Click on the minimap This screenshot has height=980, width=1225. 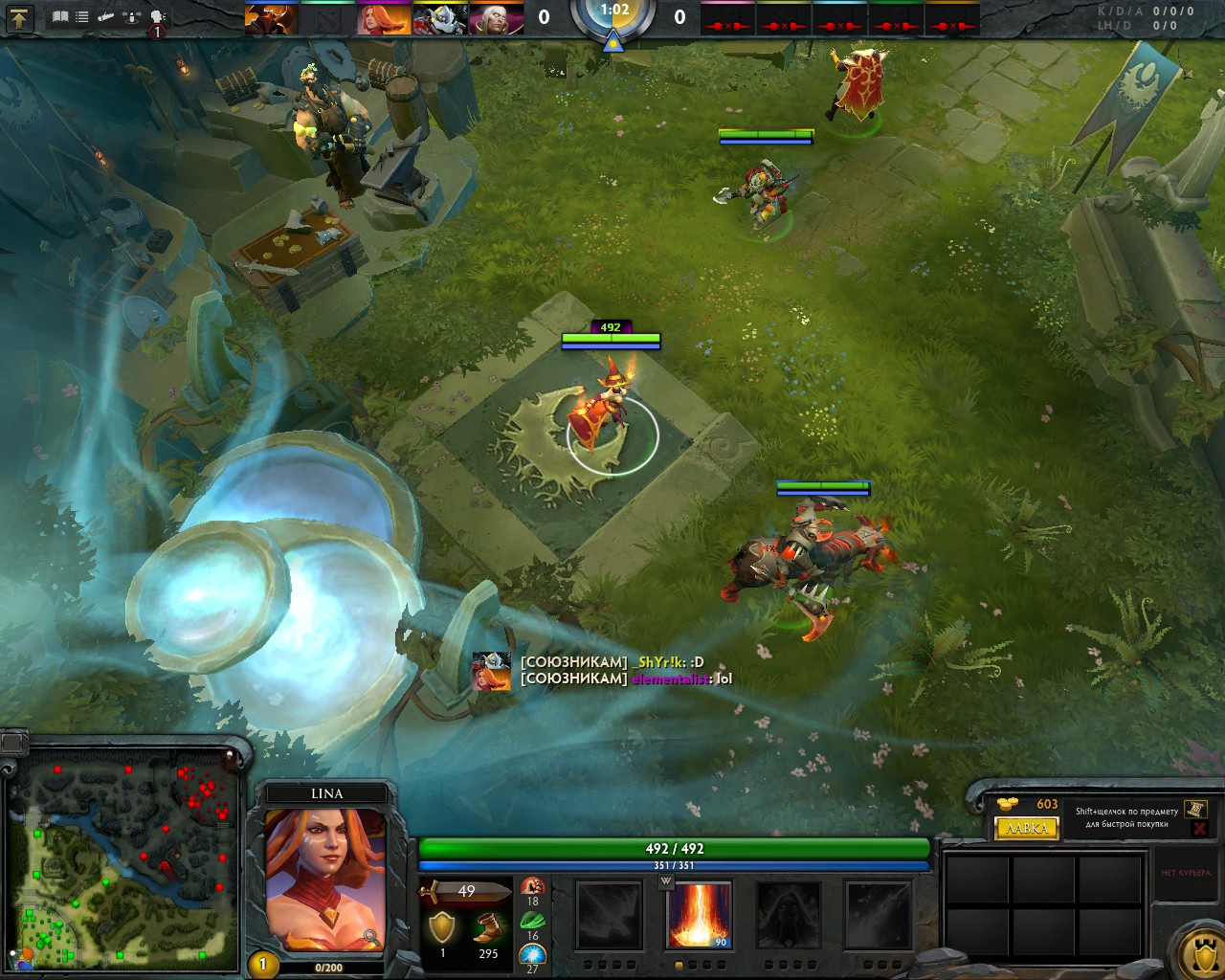[x=122, y=857]
